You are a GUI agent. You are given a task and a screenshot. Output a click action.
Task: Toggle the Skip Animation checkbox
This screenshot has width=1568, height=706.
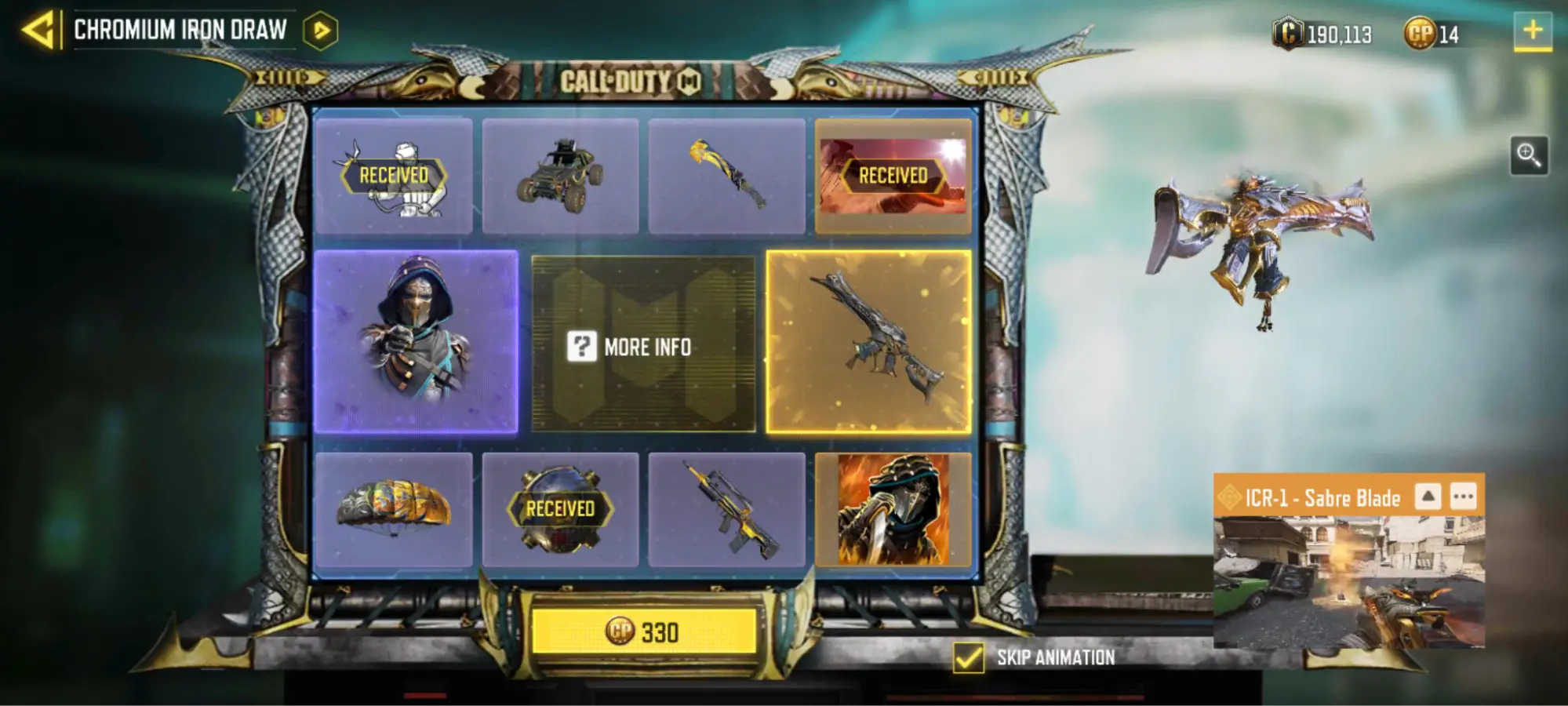click(968, 657)
